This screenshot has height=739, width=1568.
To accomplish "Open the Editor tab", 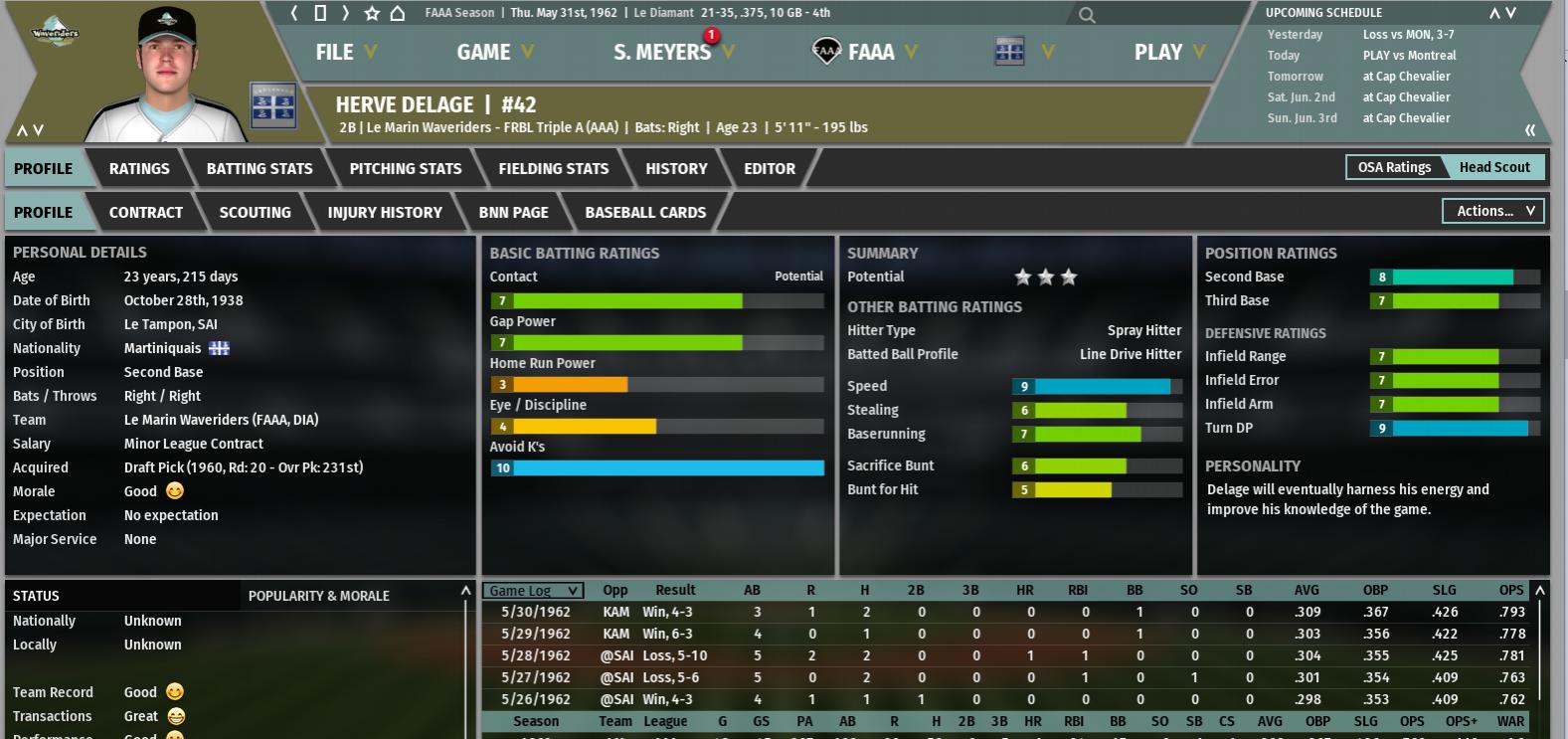I will click(x=770, y=169).
